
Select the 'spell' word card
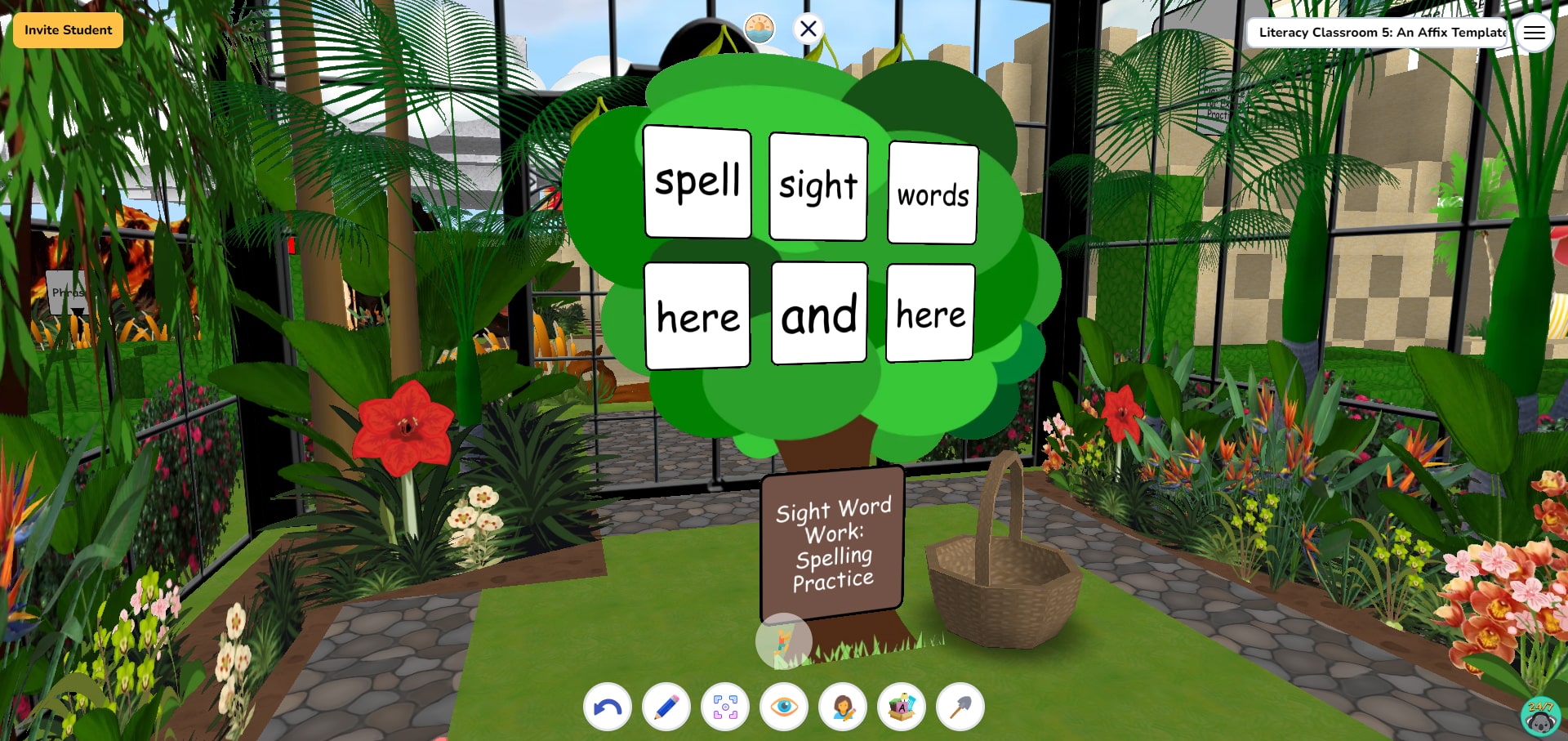coord(697,183)
